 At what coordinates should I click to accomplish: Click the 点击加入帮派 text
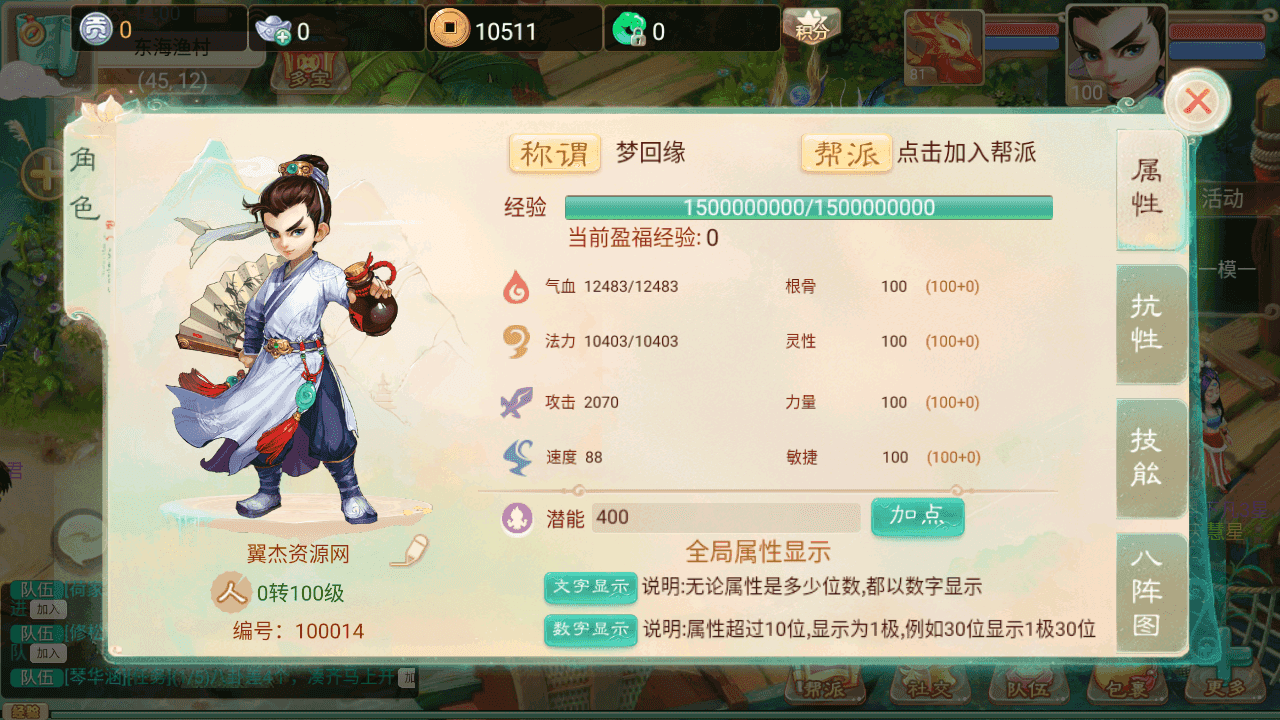(x=966, y=153)
